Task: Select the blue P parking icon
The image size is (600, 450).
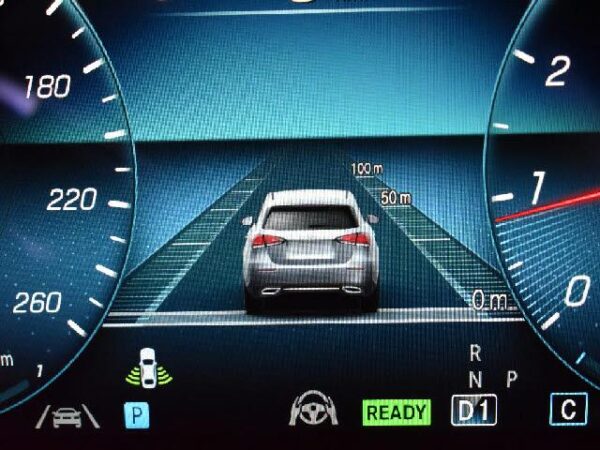Action: pyautogui.click(x=136, y=413)
